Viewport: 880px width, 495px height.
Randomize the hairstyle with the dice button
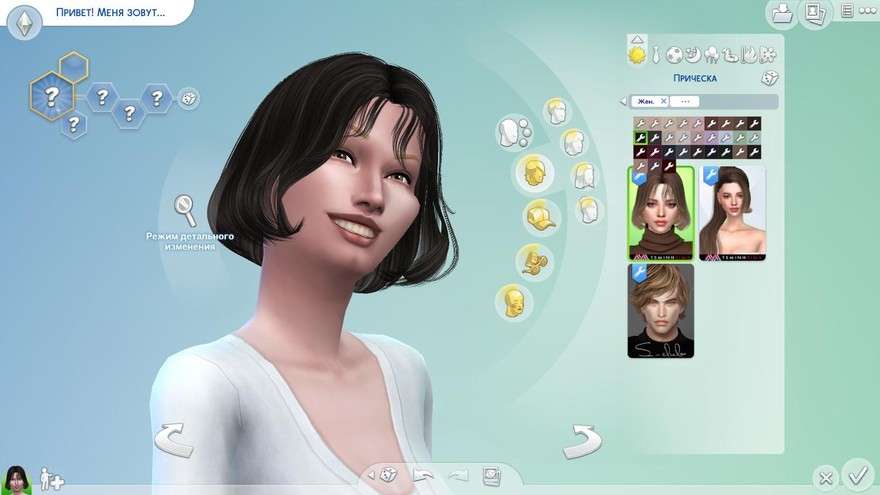[x=769, y=78]
